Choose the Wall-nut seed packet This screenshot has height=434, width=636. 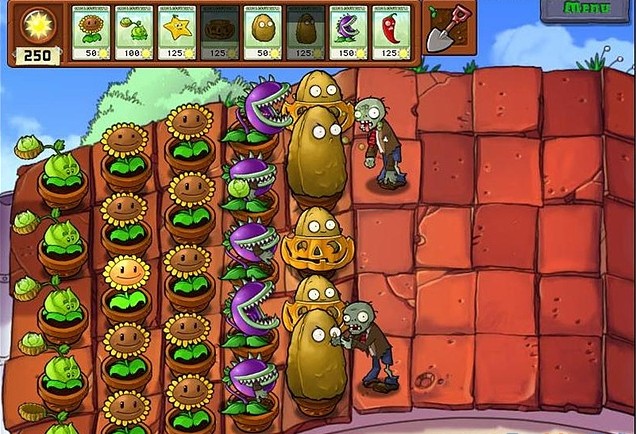[264, 31]
